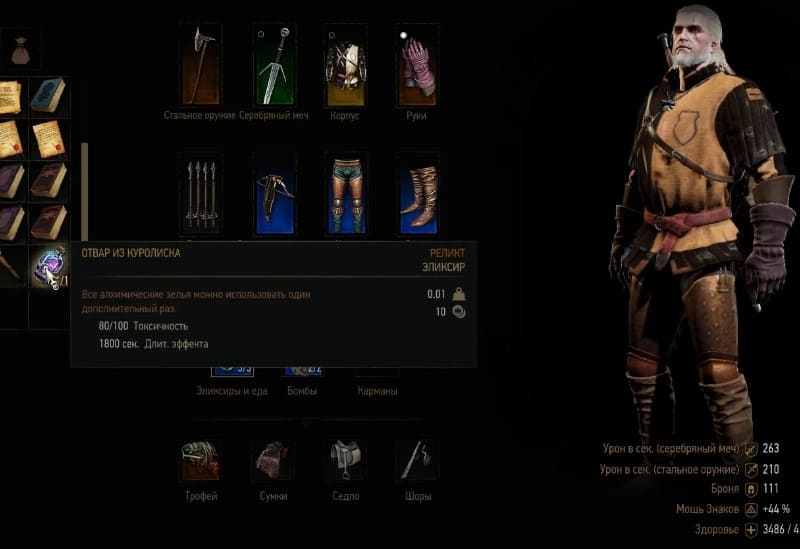Open the Трофей trophy slot
This screenshot has width=800, height=549.
coord(200,461)
